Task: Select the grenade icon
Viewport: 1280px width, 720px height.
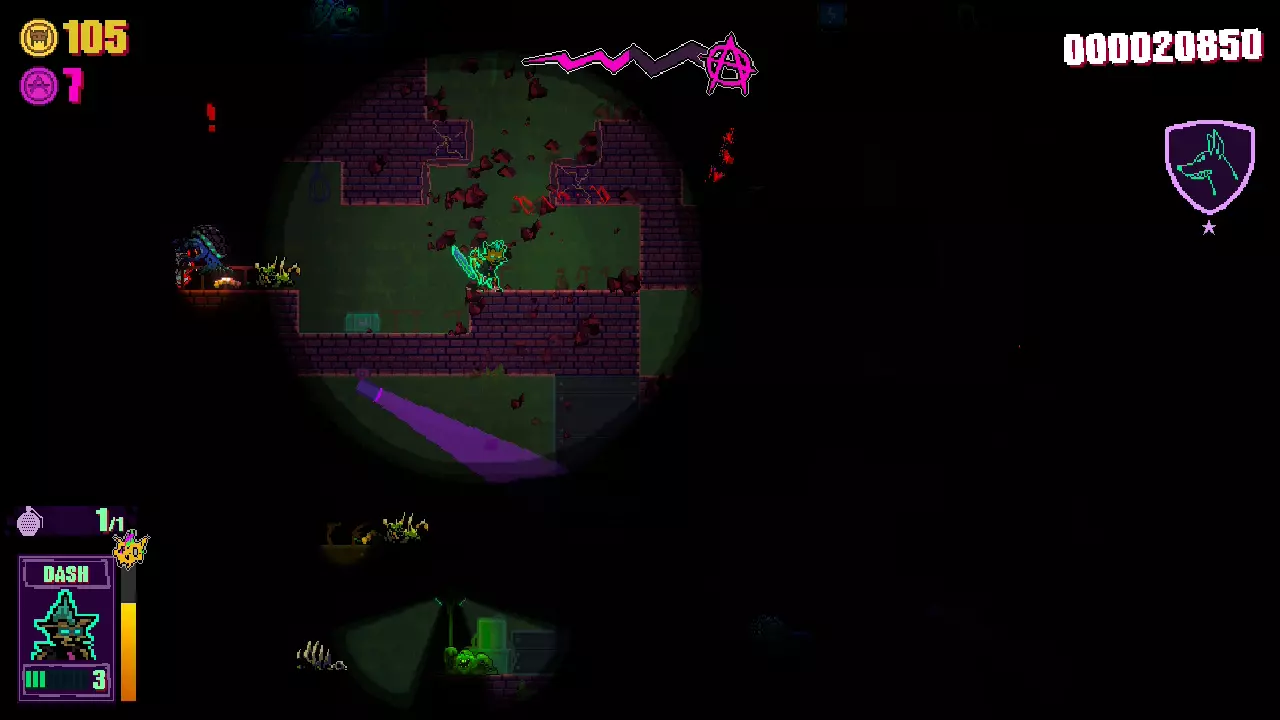Action: pyautogui.click(x=30, y=521)
